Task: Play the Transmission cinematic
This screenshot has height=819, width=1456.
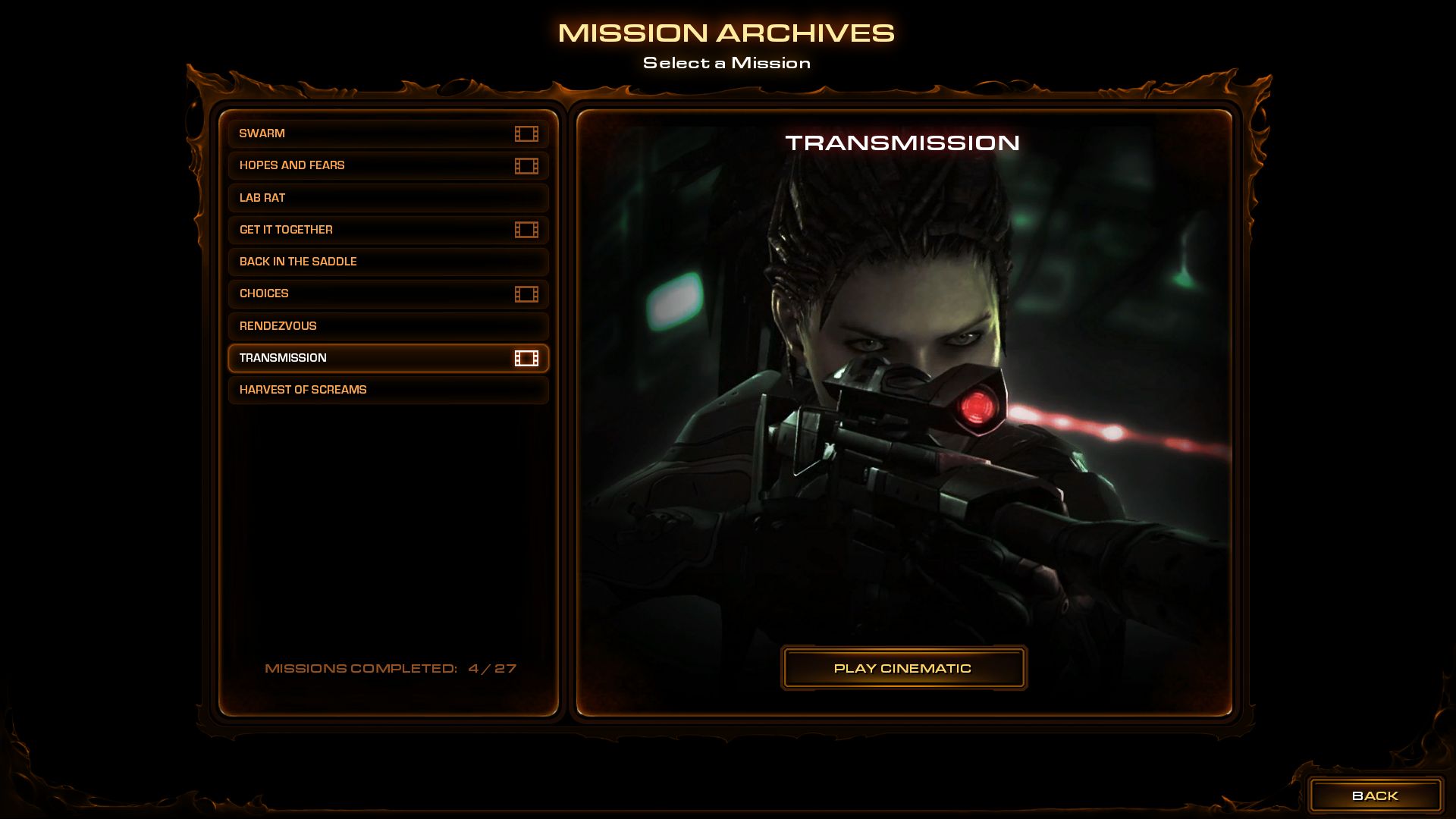Action: tap(903, 668)
